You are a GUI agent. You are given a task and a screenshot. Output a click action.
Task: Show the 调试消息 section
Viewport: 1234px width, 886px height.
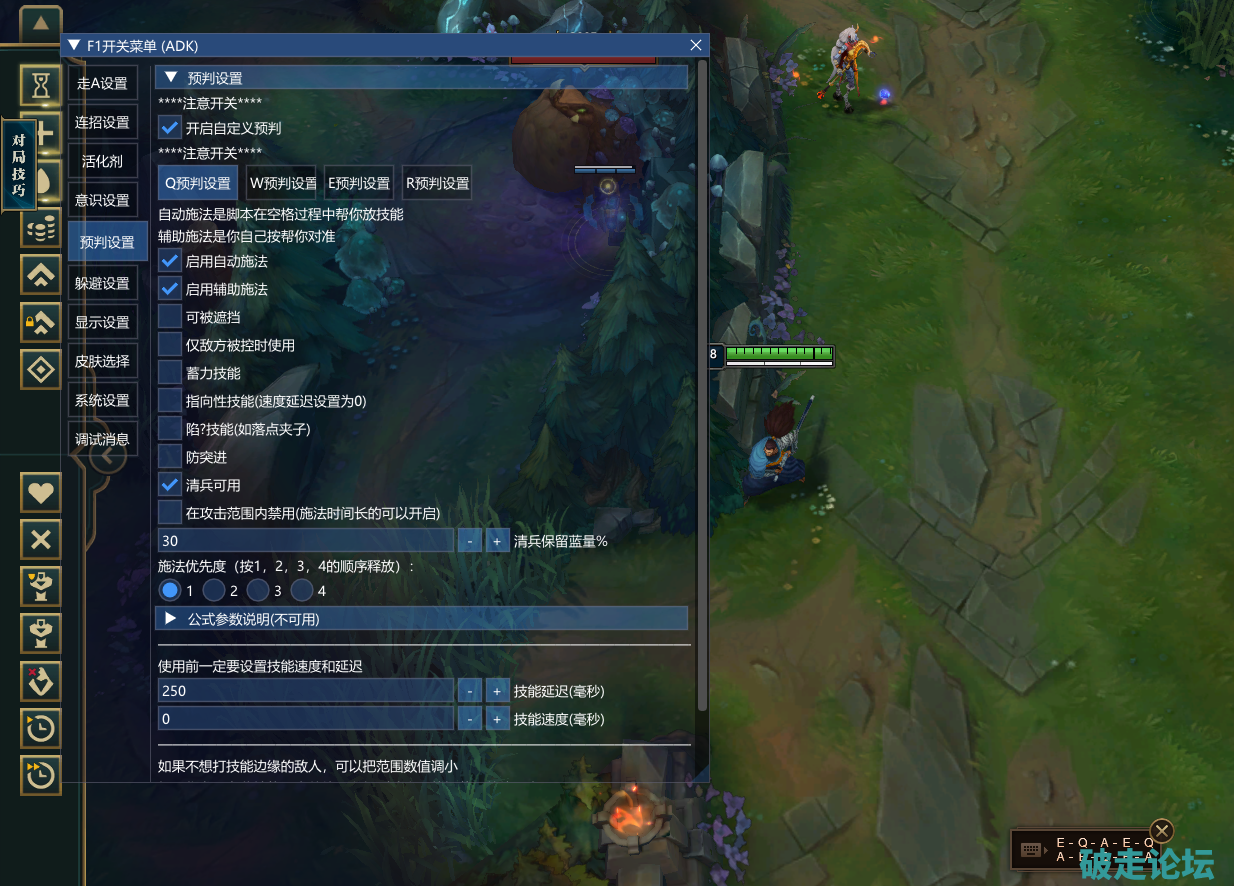point(103,439)
